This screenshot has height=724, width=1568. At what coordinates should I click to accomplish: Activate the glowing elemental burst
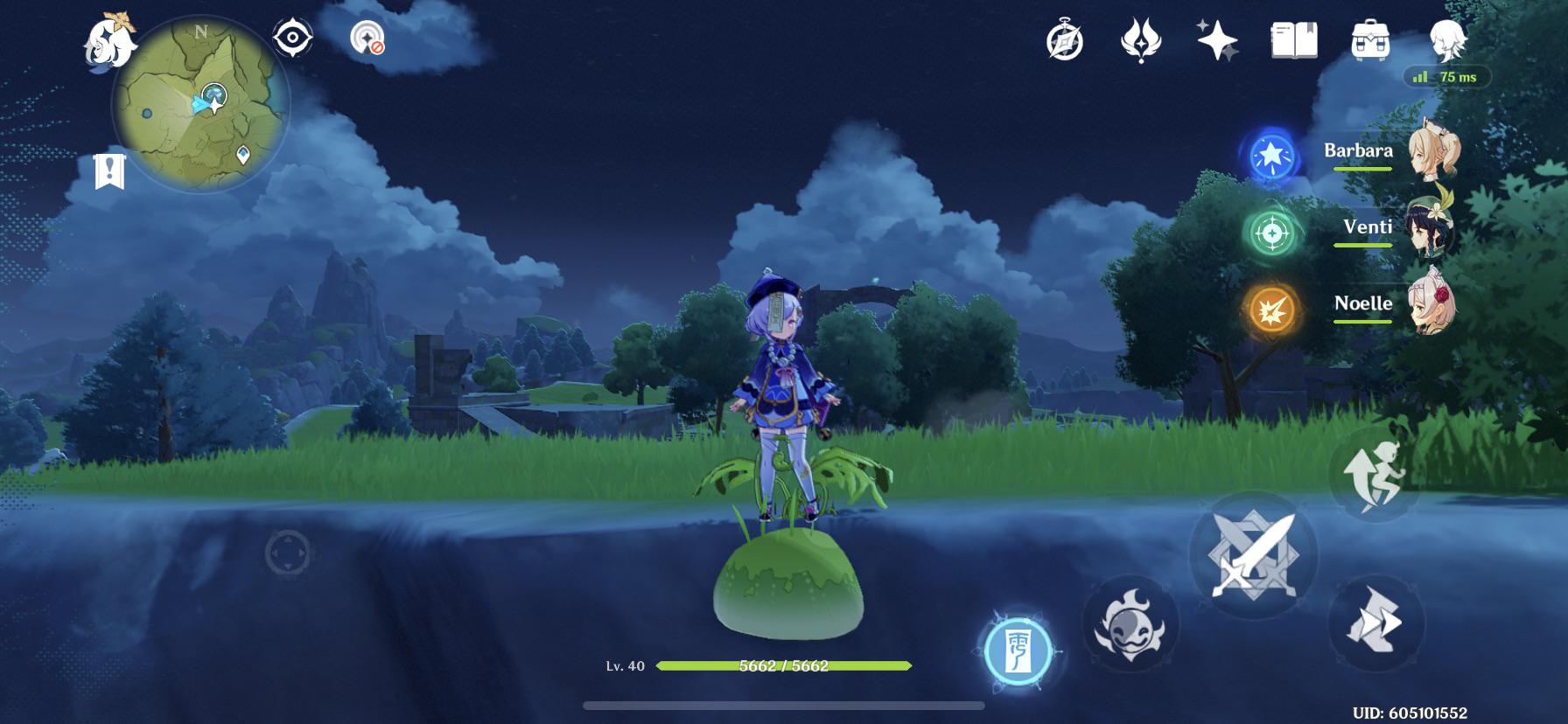(x=1018, y=651)
